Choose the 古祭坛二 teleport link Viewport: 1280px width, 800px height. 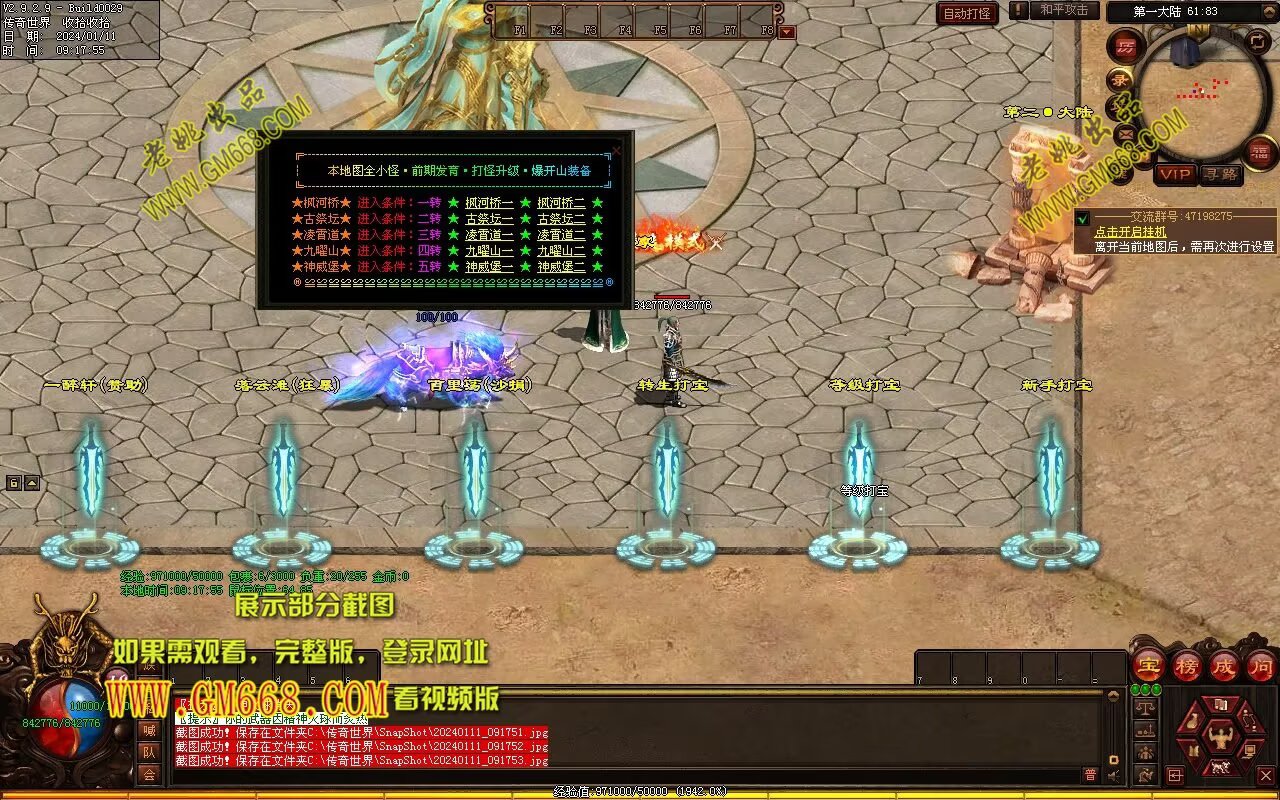click(561, 219)
